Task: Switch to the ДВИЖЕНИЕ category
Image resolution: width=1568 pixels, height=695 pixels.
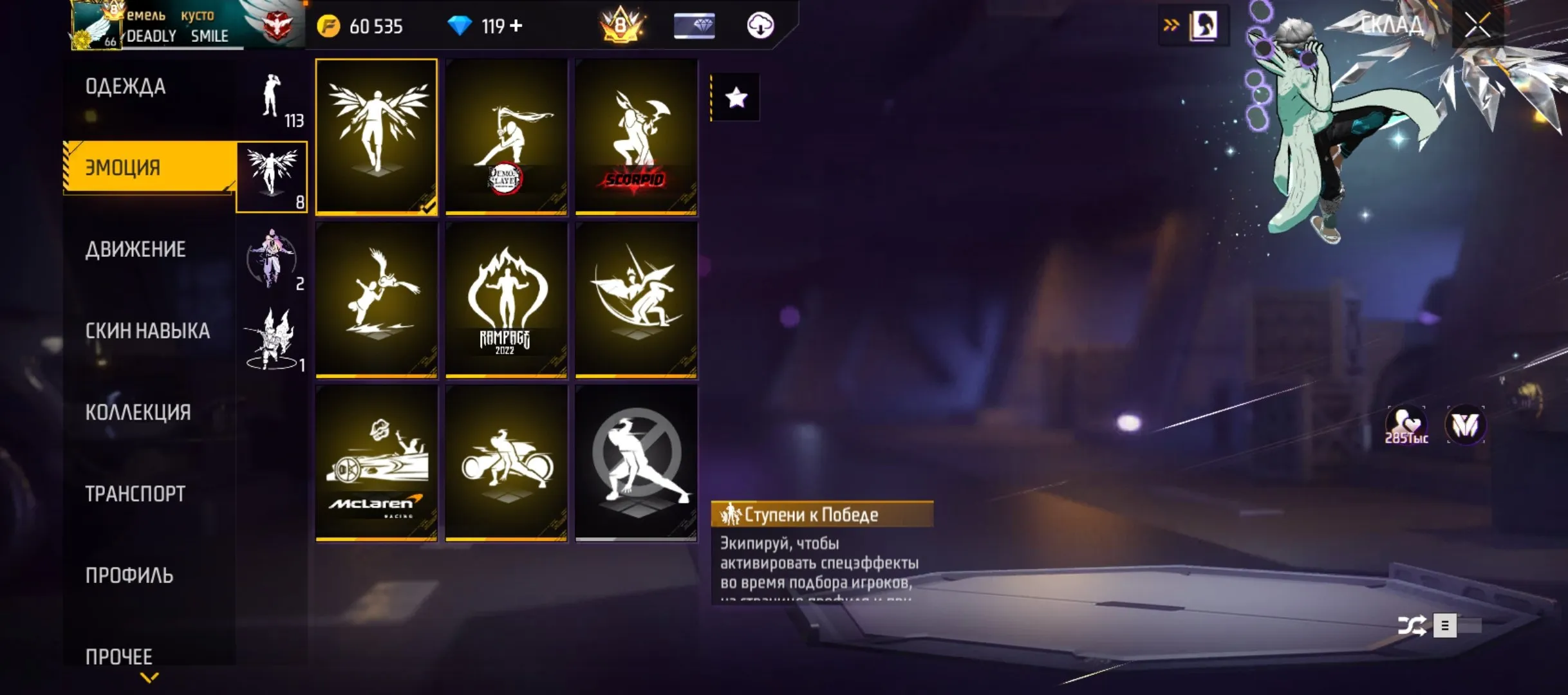Action: pyautogui.click(x=136, y=249)
